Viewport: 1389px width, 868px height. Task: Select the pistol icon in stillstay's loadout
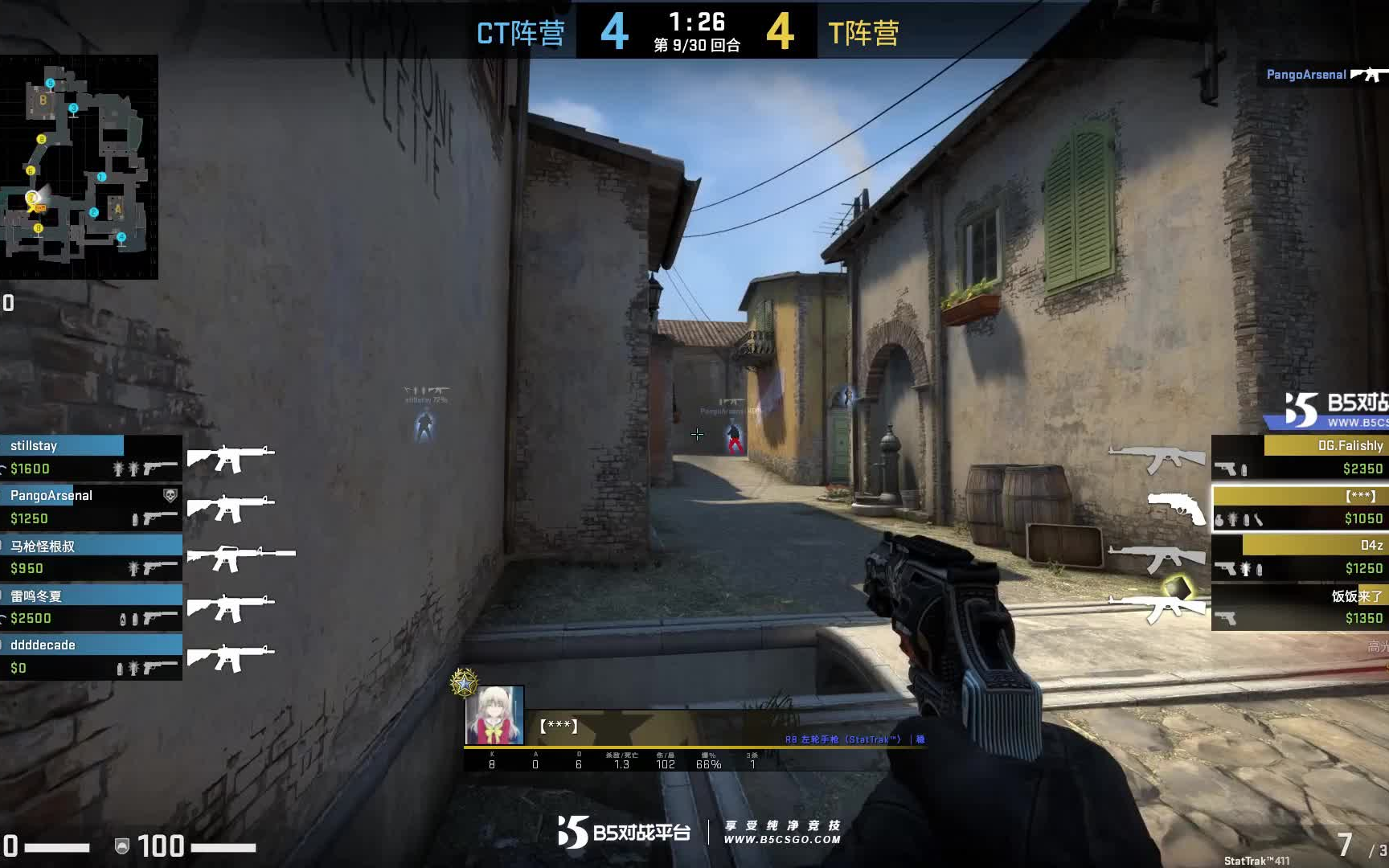(155, 467)
